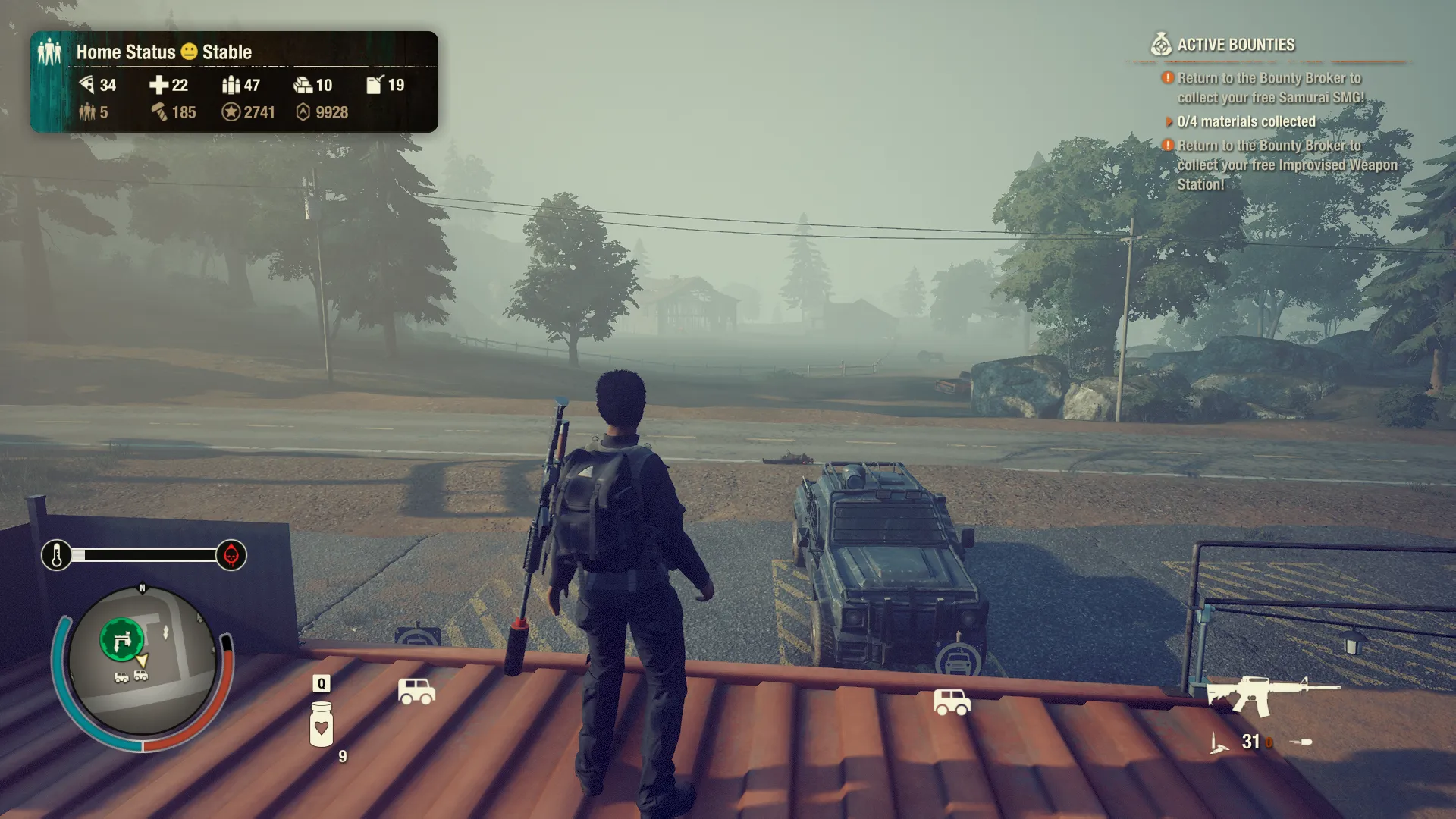
Task: Select the Improvised Weapon Station bounty objective
Action: (x=1286, y=165)
